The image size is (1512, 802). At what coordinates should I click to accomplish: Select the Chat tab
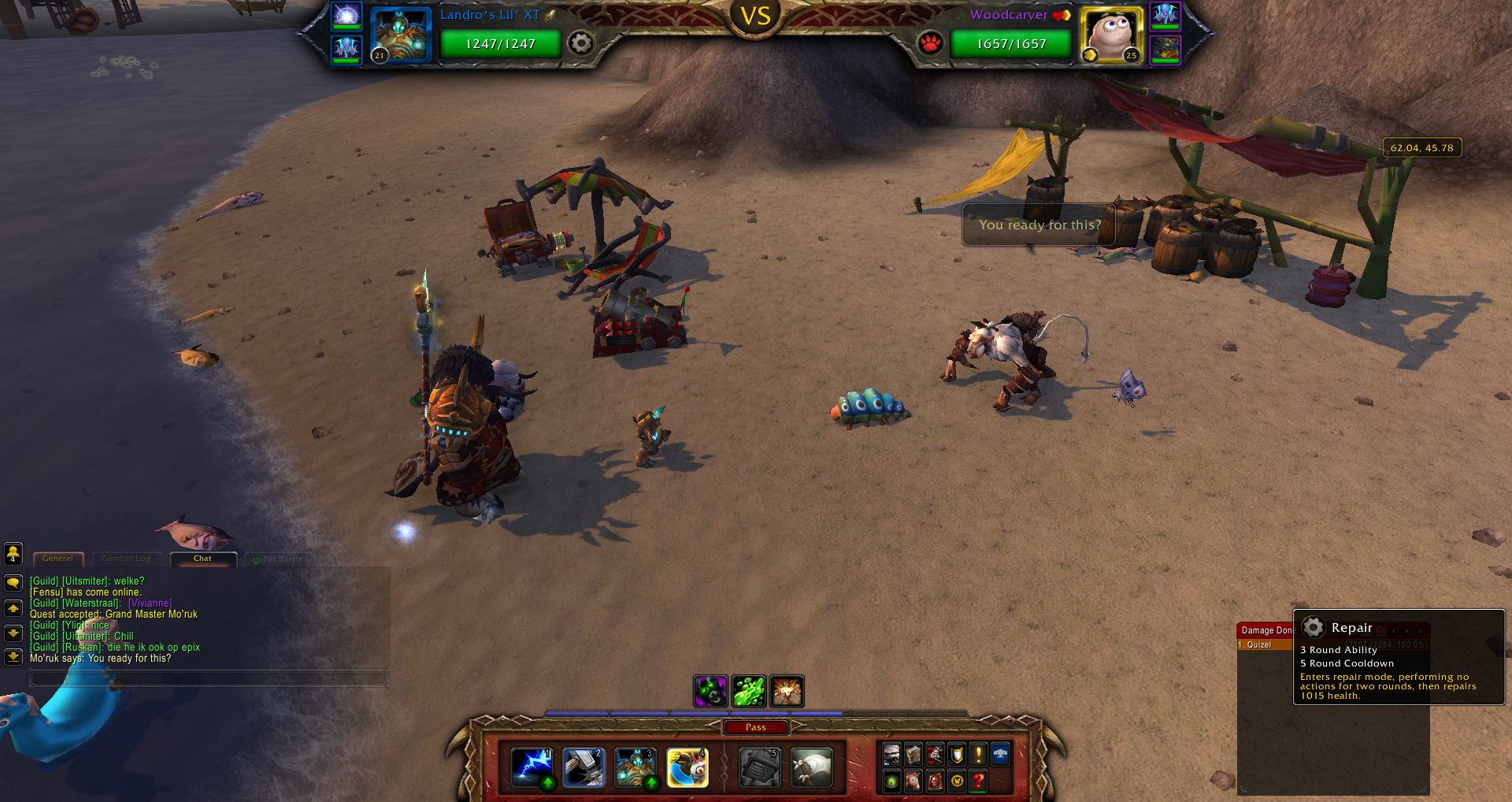(x=202, y=559)
